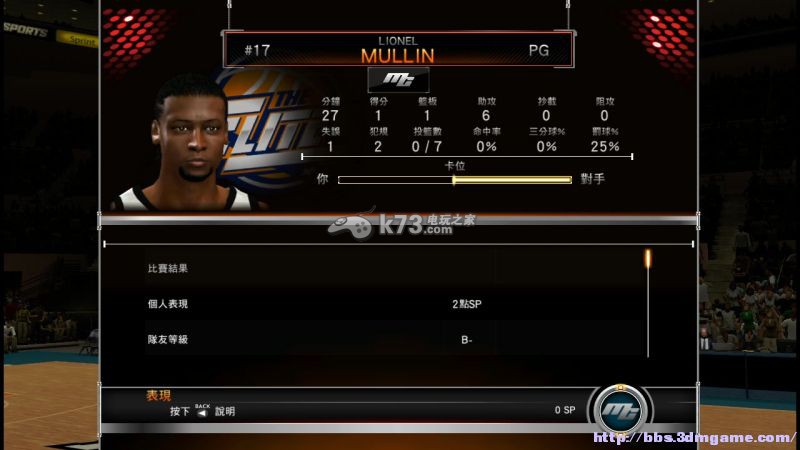This screenshot has width=800, height=450.
Task: Click the round MC logo badge
Action: tap(620, 409)
